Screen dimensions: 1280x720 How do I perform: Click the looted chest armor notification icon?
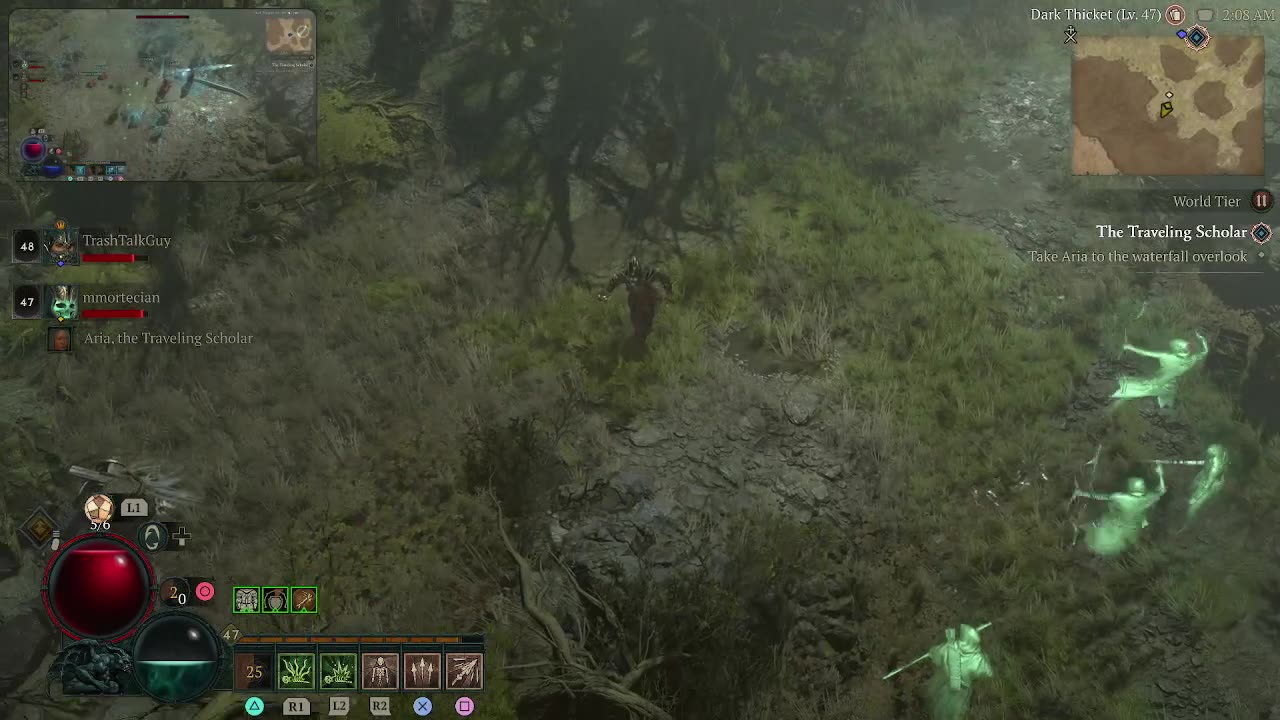pos(245,599)
